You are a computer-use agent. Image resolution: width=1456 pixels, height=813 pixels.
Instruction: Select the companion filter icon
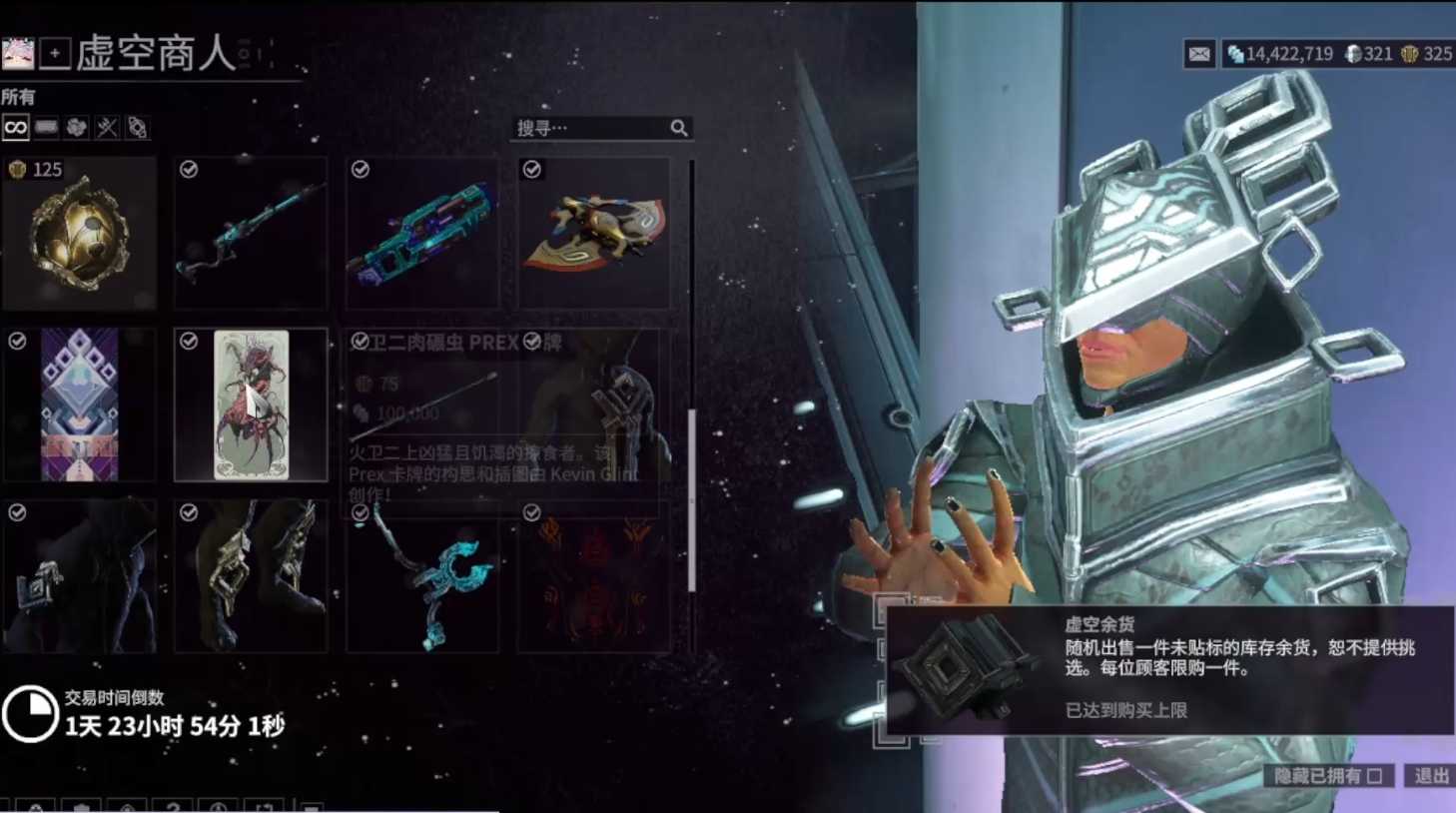click(x=137, y=128)
